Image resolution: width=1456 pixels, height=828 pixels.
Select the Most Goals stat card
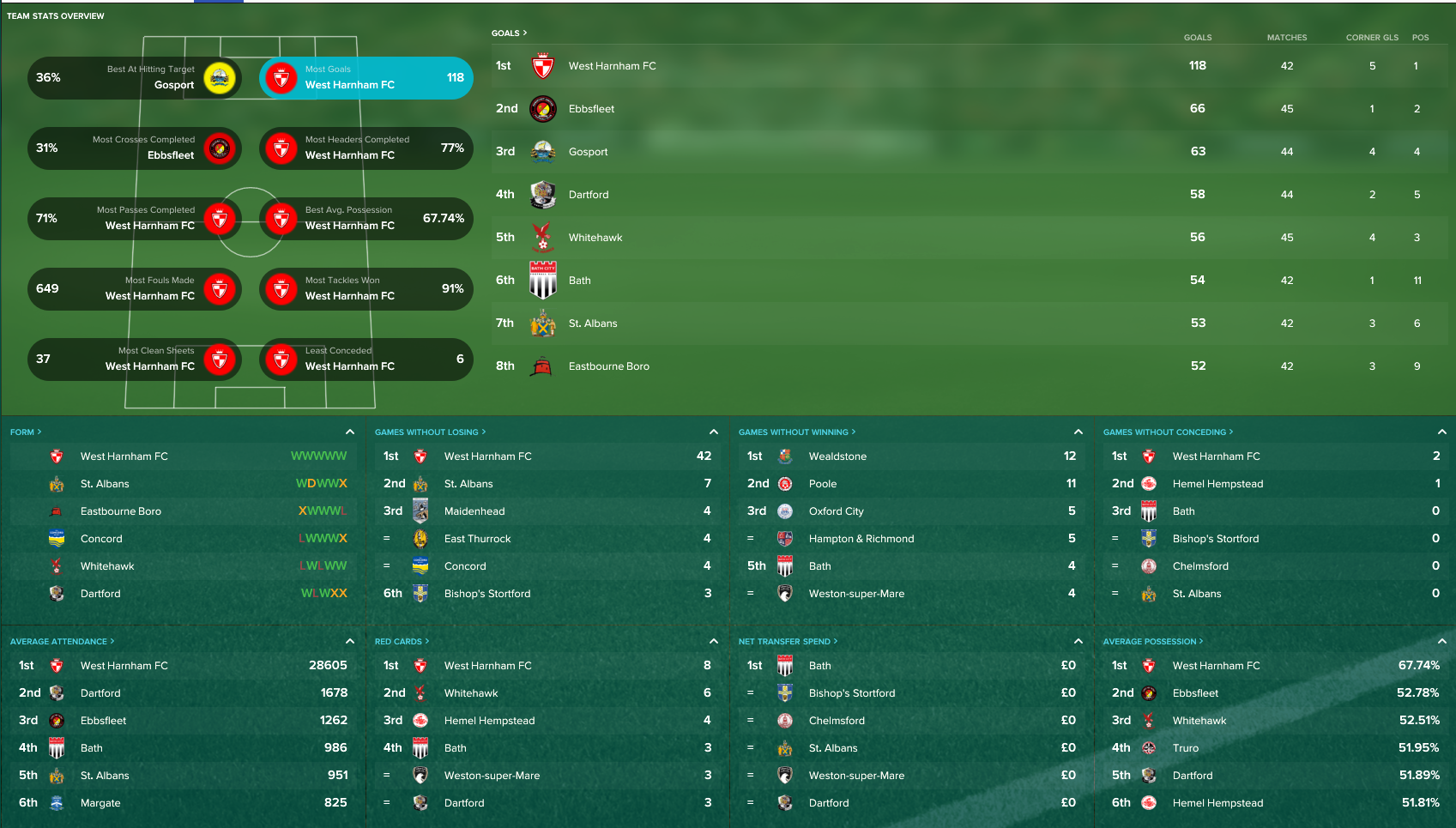point(366,78)
